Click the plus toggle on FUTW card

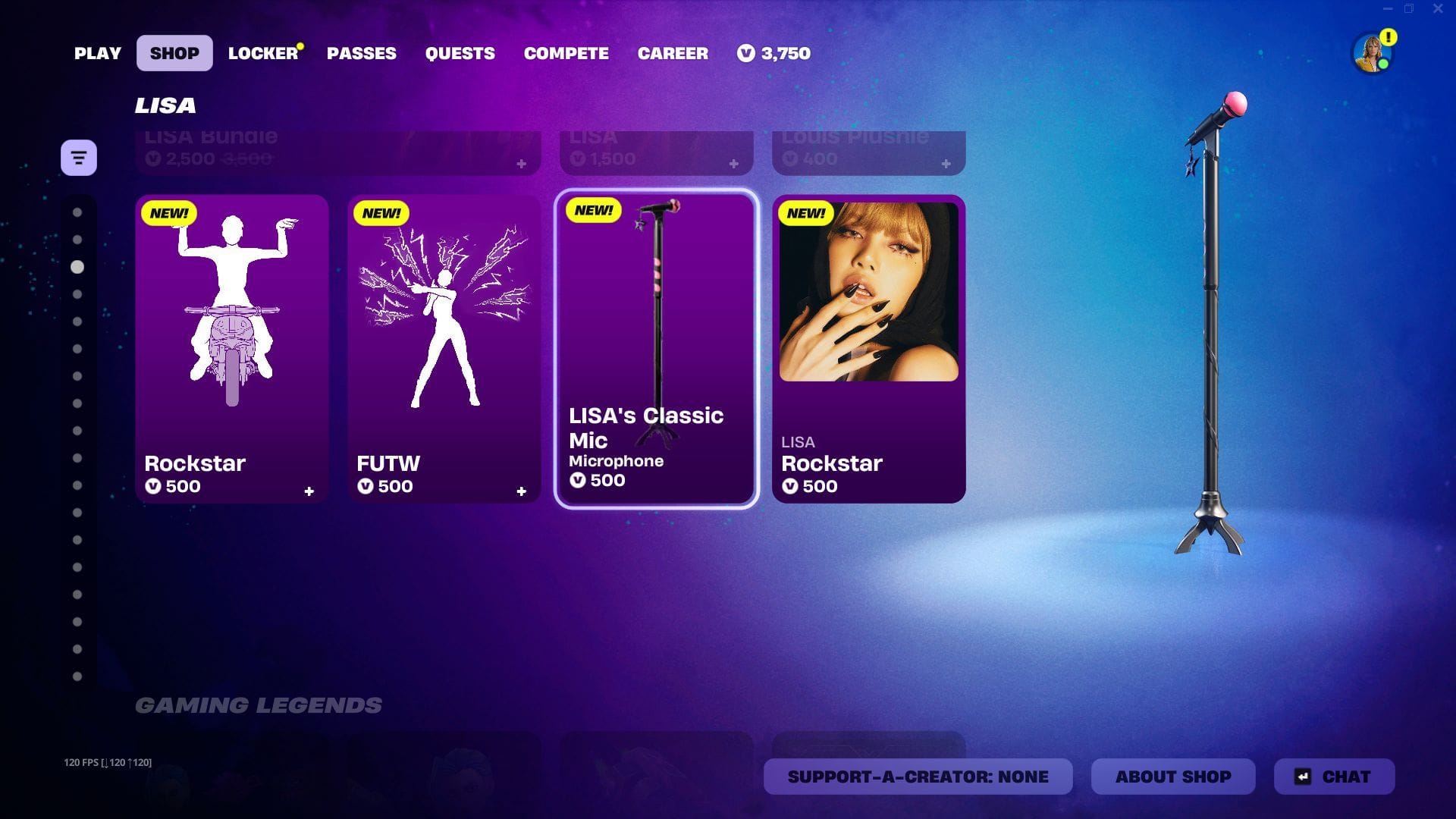pos(522,491)
